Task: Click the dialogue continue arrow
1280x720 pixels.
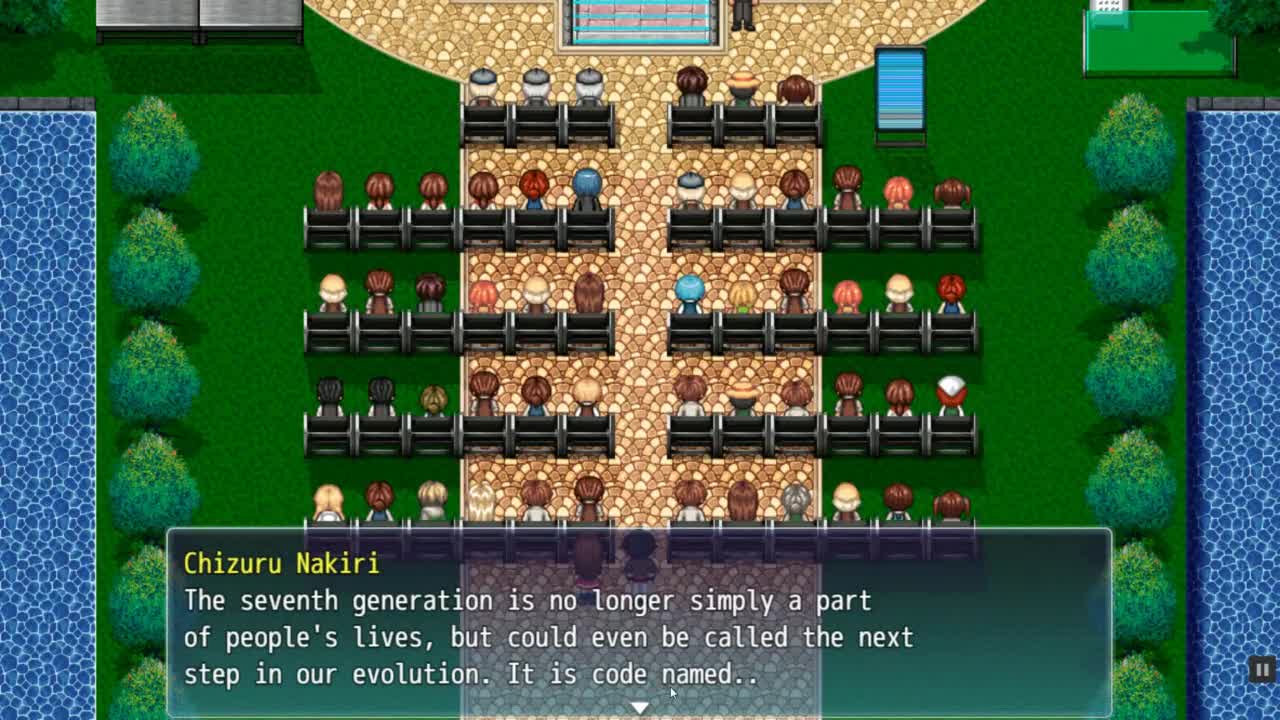Action: [x=639, y=708]
